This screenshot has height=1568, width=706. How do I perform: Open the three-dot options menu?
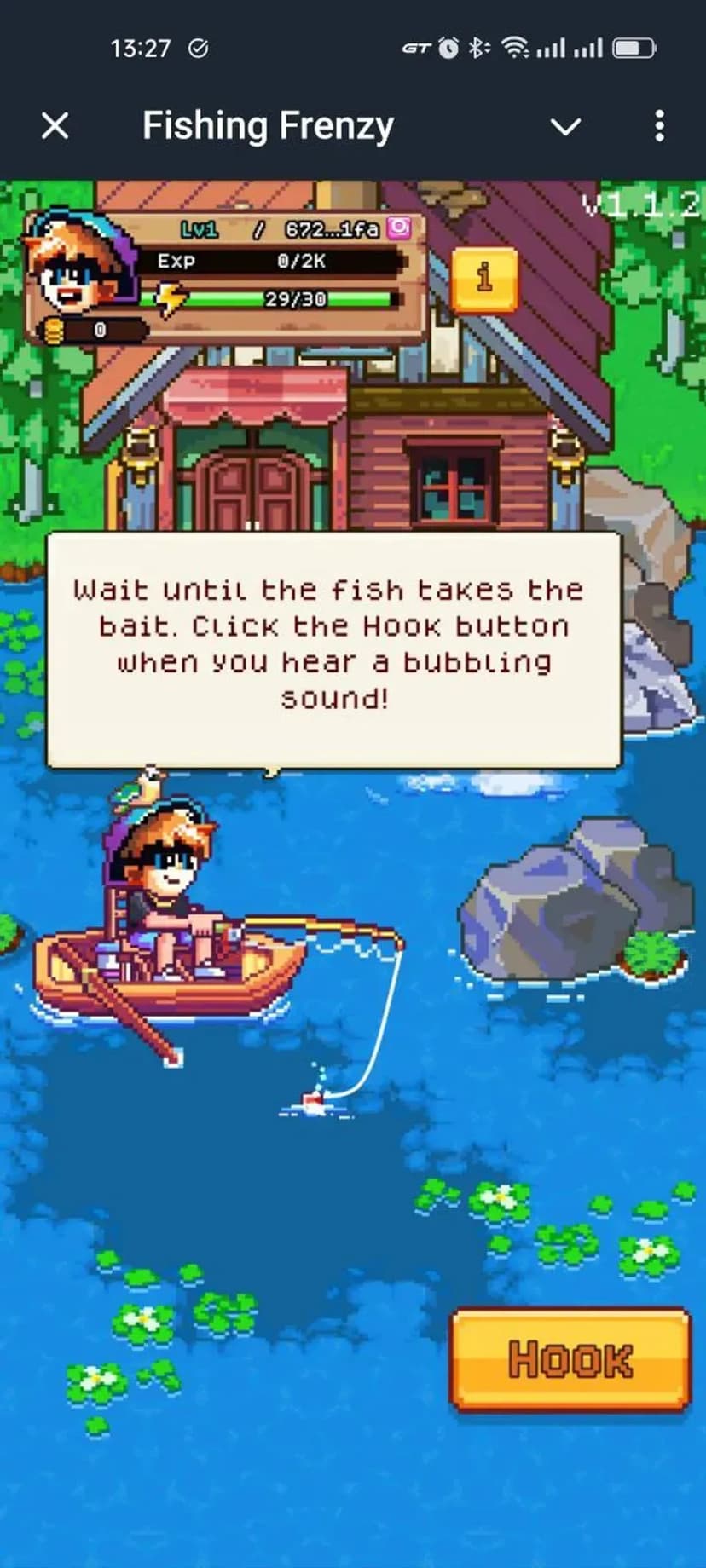tap(659, 126)
